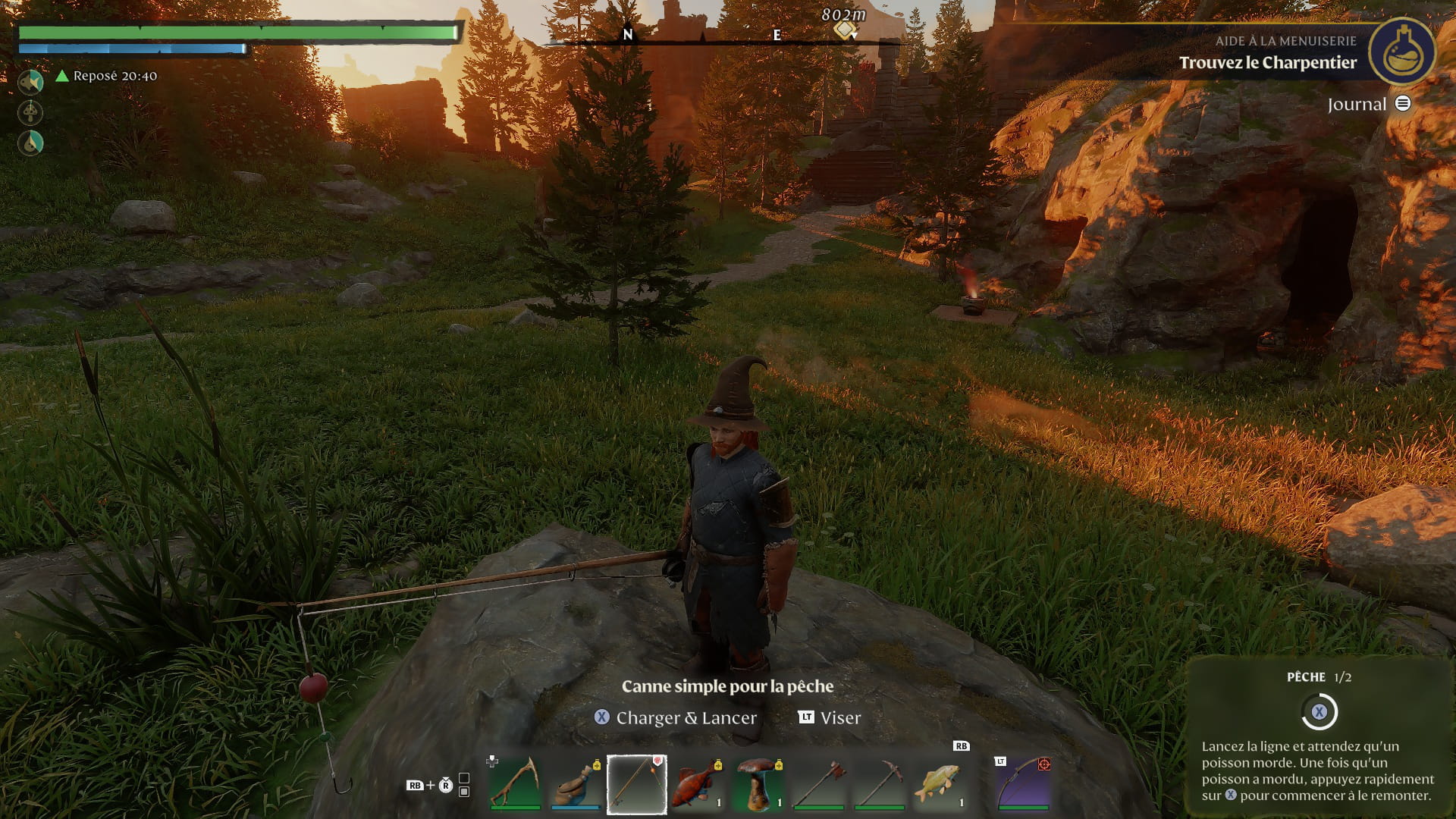Open the quest tracker 'Trouvez le Charpentier'
Screen dimensions: 1456x819
pyautogui.click(x=1267, y=63)
